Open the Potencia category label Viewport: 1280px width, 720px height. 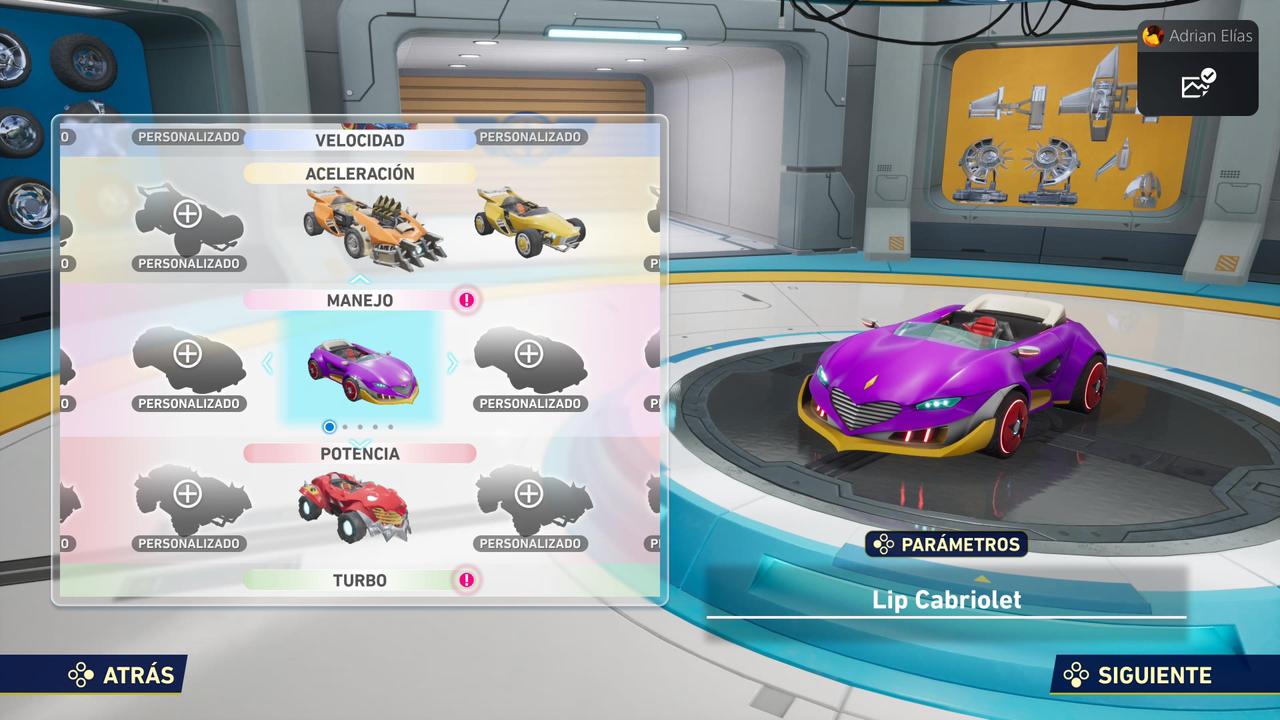point(360,454)
